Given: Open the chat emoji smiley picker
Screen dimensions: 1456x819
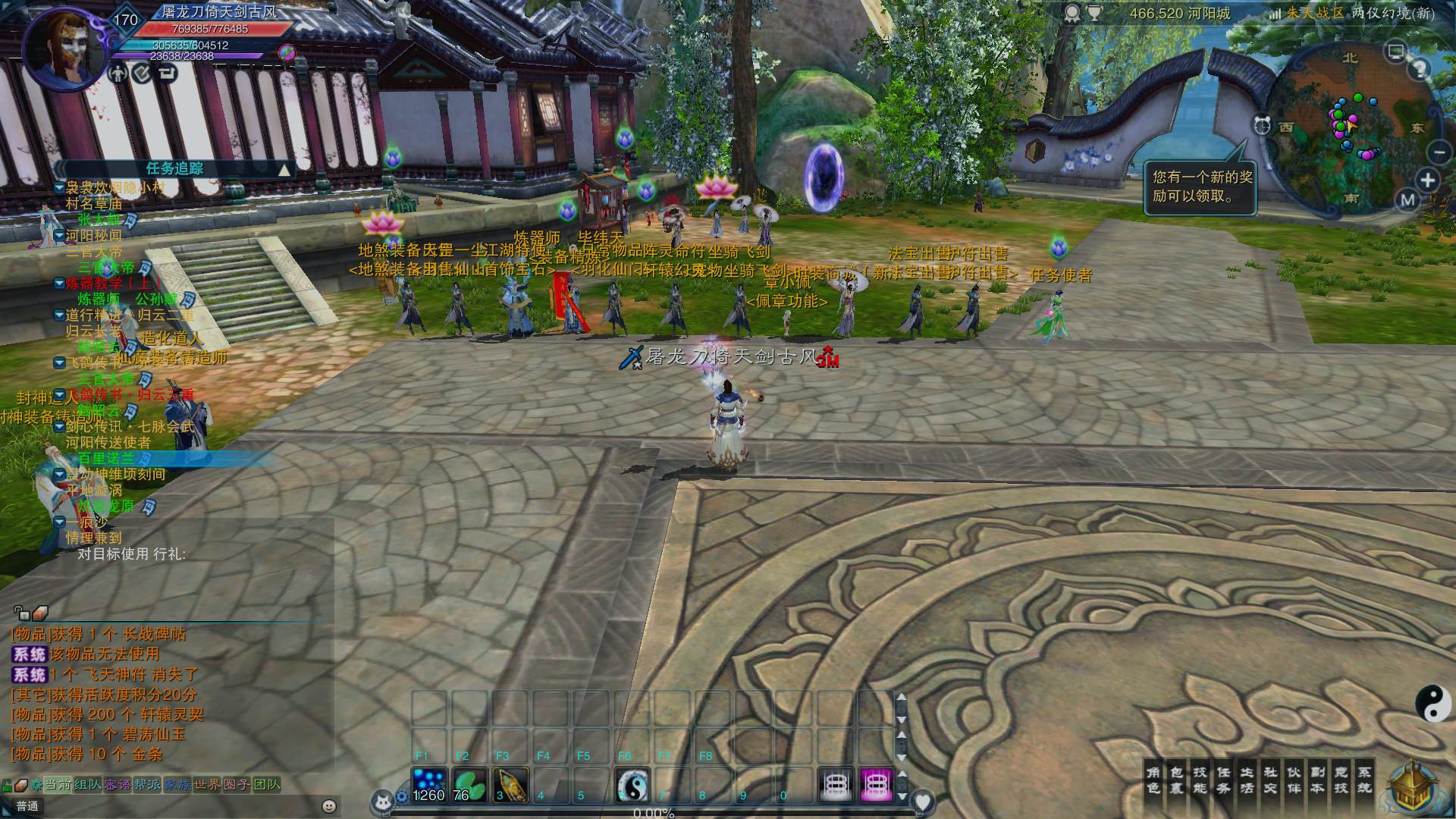Looking at the screenshot, I should pyautogui.click(x=329, y=806).
